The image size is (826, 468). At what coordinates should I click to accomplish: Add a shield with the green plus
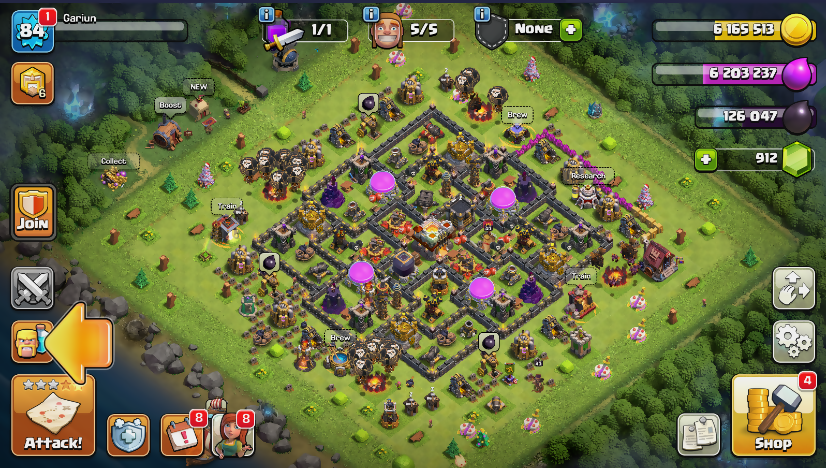tap(571, 29)
